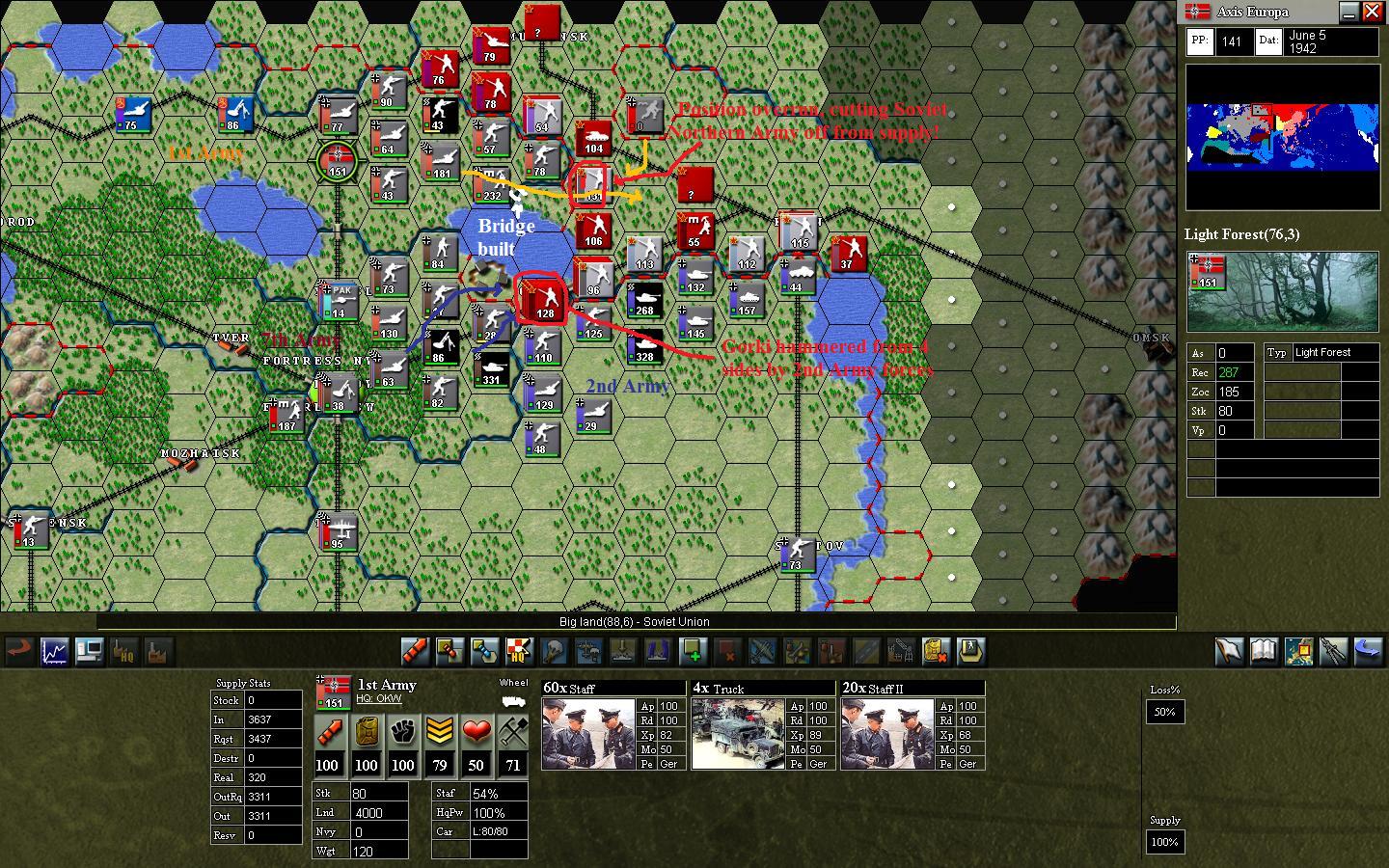The width and height of the screenshot is (1389, 868).
Task: Click the Dat button showing June 5 1942
Action: tap(1268, 41)
